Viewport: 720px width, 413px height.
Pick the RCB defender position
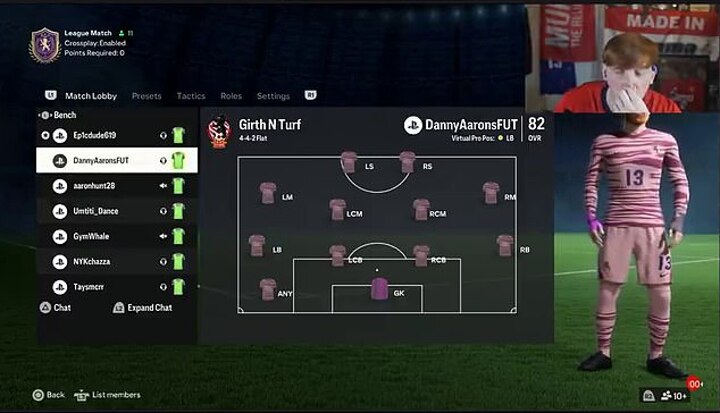tap(421, 256)
